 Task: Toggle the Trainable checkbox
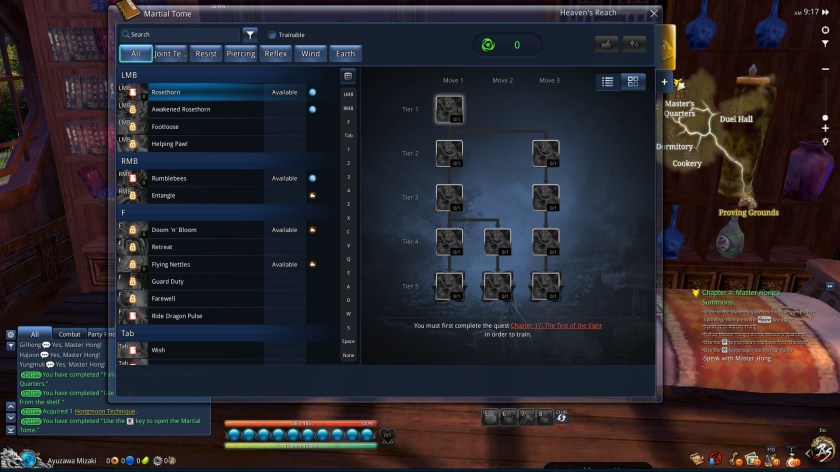[272, 34]
